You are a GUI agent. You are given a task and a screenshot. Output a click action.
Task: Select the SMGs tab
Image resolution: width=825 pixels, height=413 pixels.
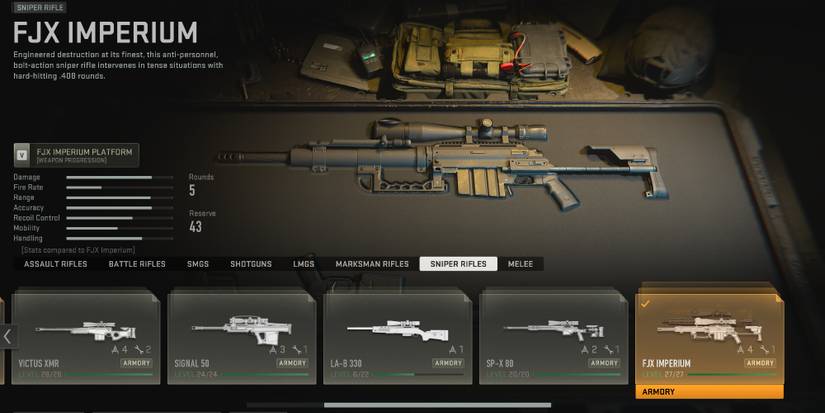tap(198, 264)
